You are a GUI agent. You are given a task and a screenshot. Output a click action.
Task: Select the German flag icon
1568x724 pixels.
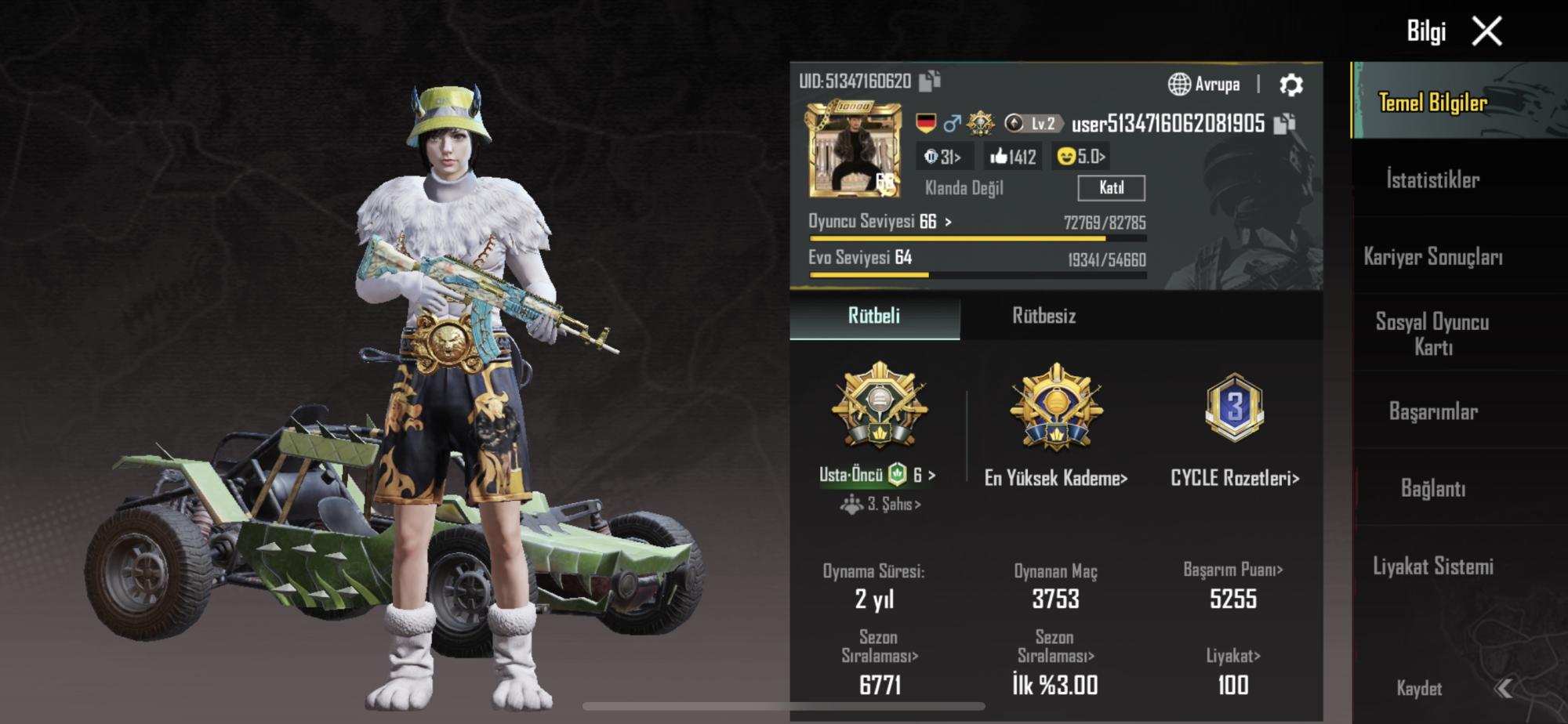926,124
